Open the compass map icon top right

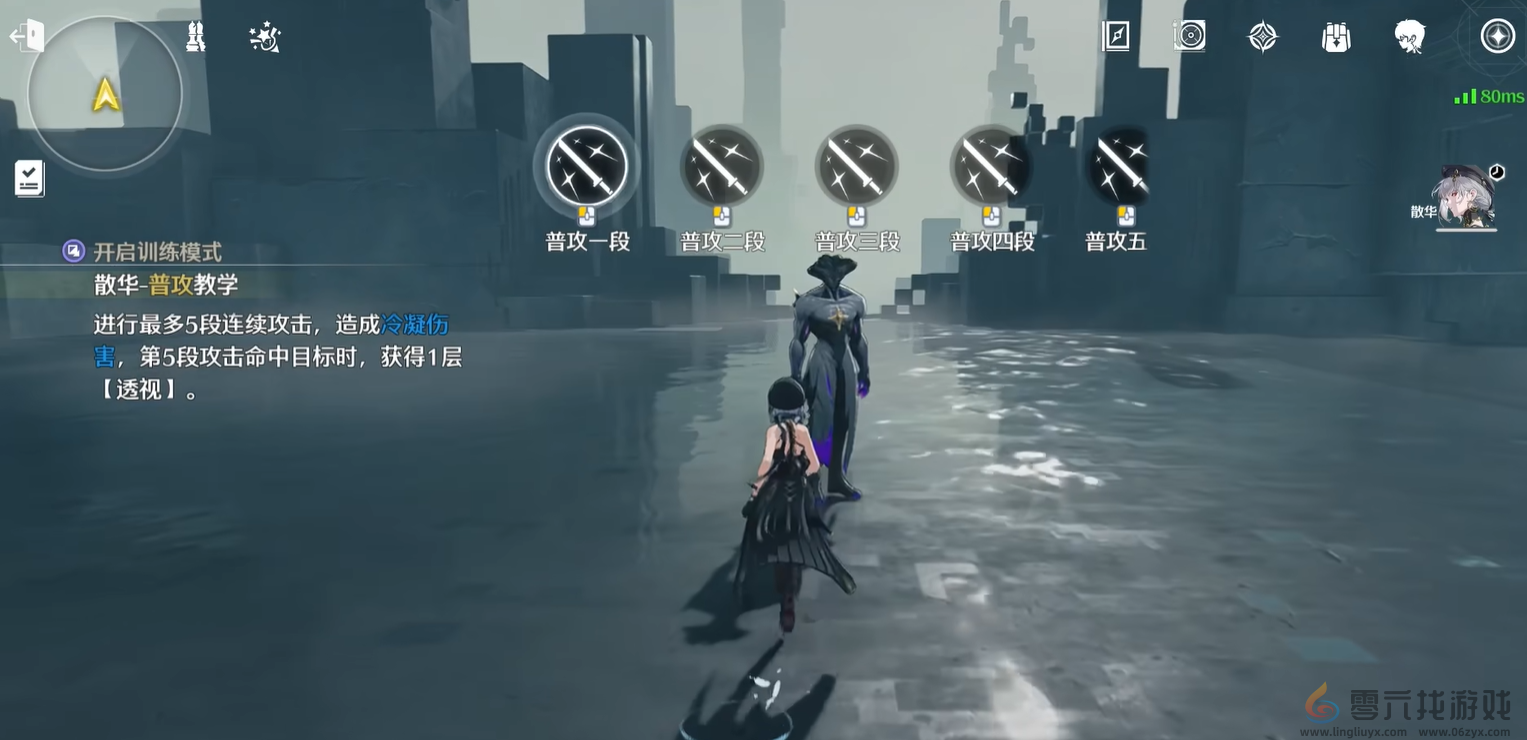coord(1114,35)
